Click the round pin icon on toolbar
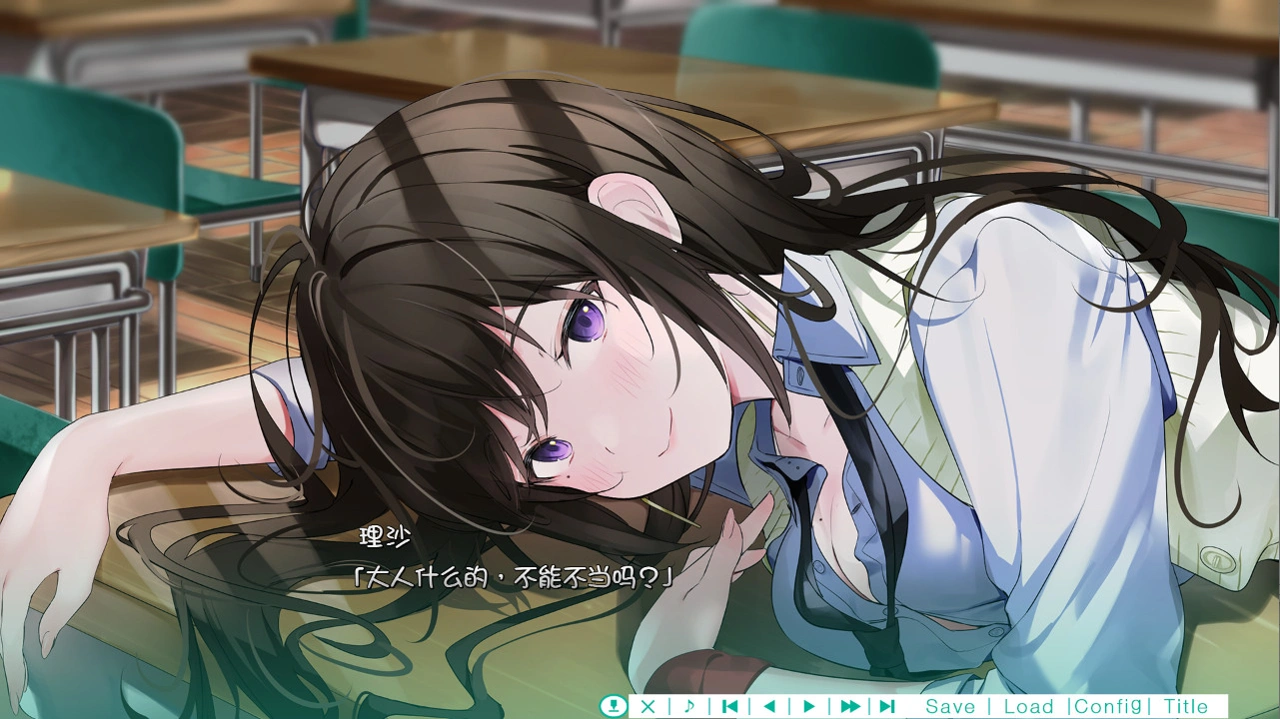Image resolution: width=1280 pixels, height=719 pixels. [612, 706]
